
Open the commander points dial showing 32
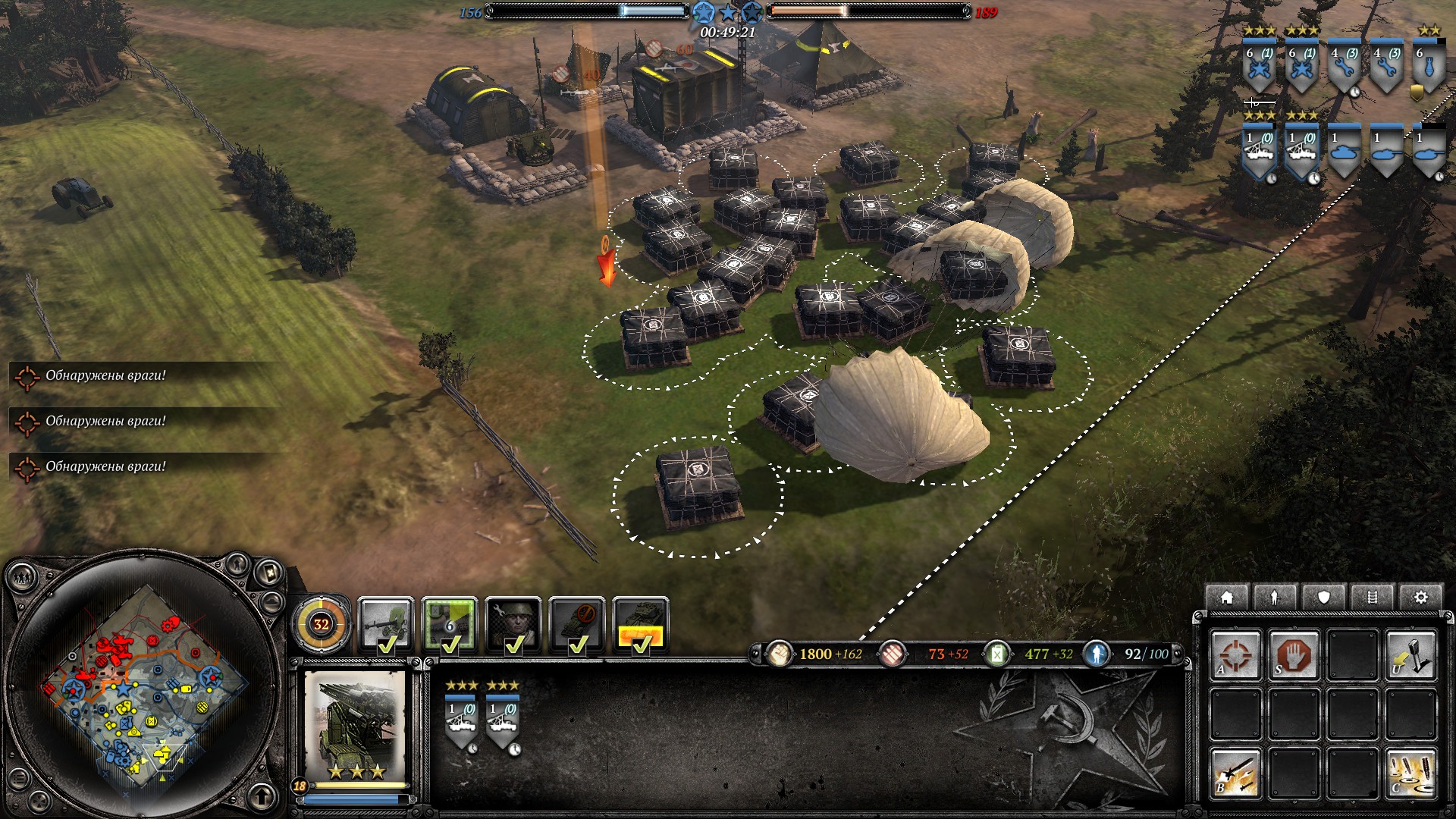click(x=322, y=625)
